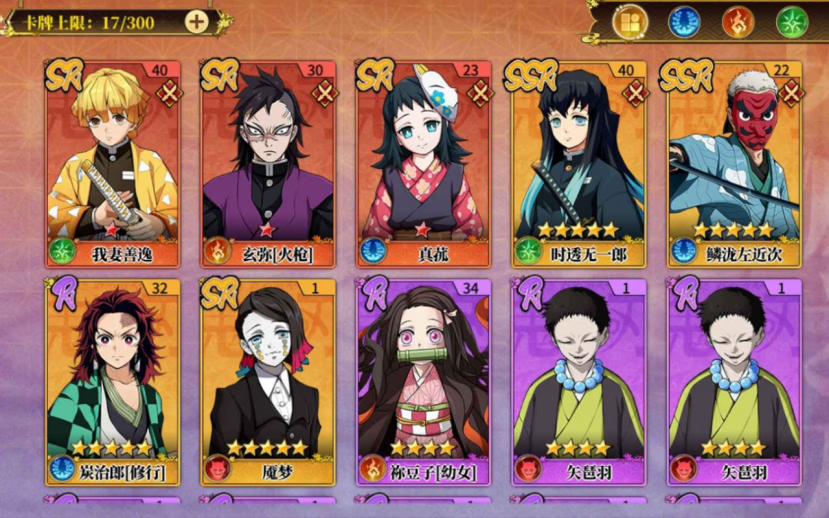Viewport: 829px width, 518px height.
Task: Filter cards by the blue element
Action: (x=684, y=22)
